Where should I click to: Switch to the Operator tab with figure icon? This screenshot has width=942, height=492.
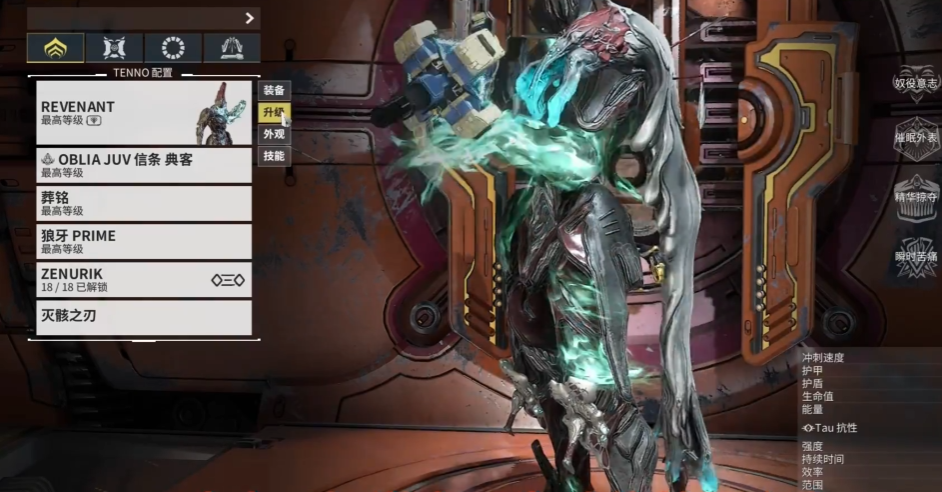coord(232,48)
